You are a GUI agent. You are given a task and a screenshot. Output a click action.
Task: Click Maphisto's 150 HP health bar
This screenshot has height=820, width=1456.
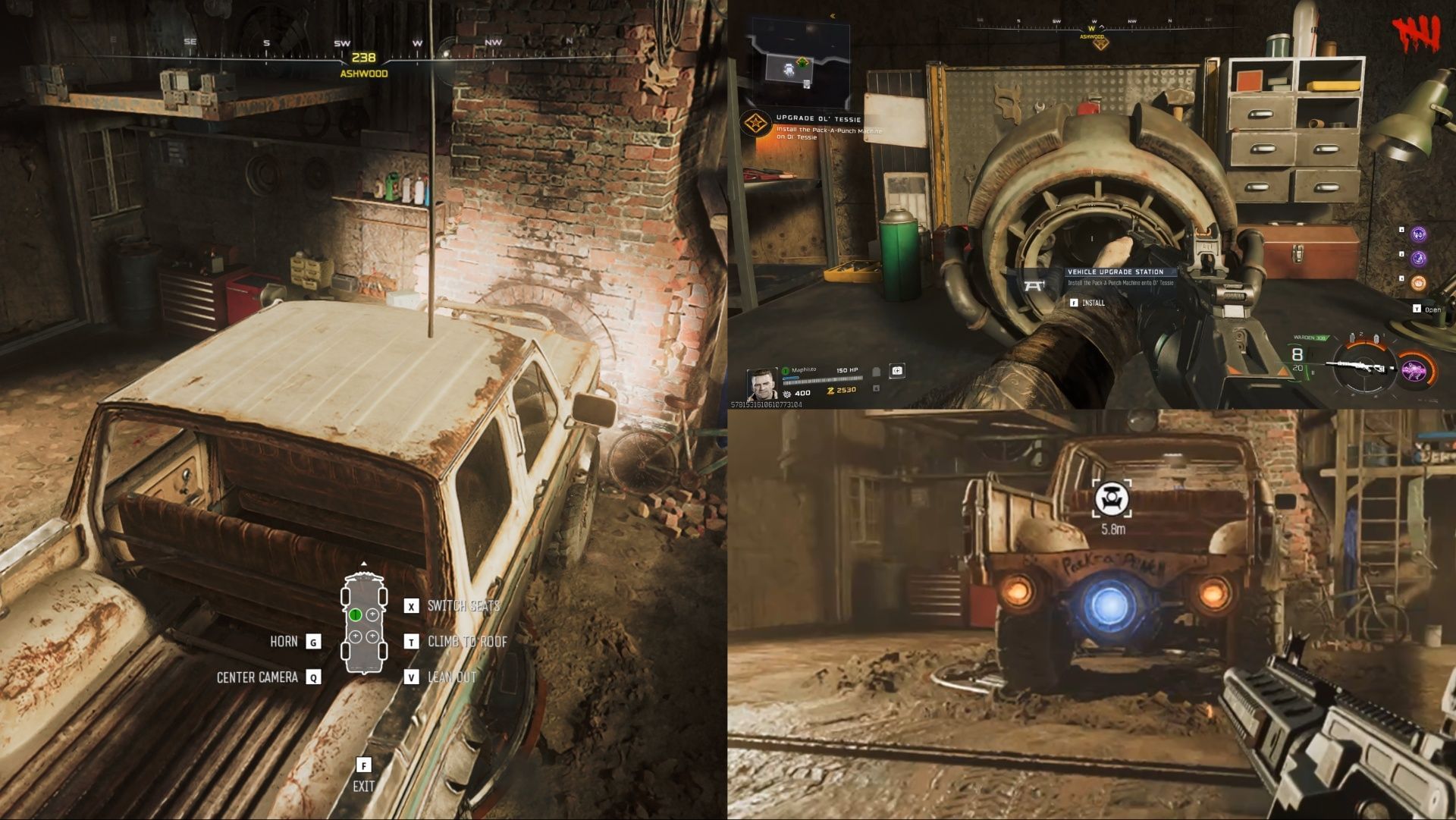(x=821, y=379)
